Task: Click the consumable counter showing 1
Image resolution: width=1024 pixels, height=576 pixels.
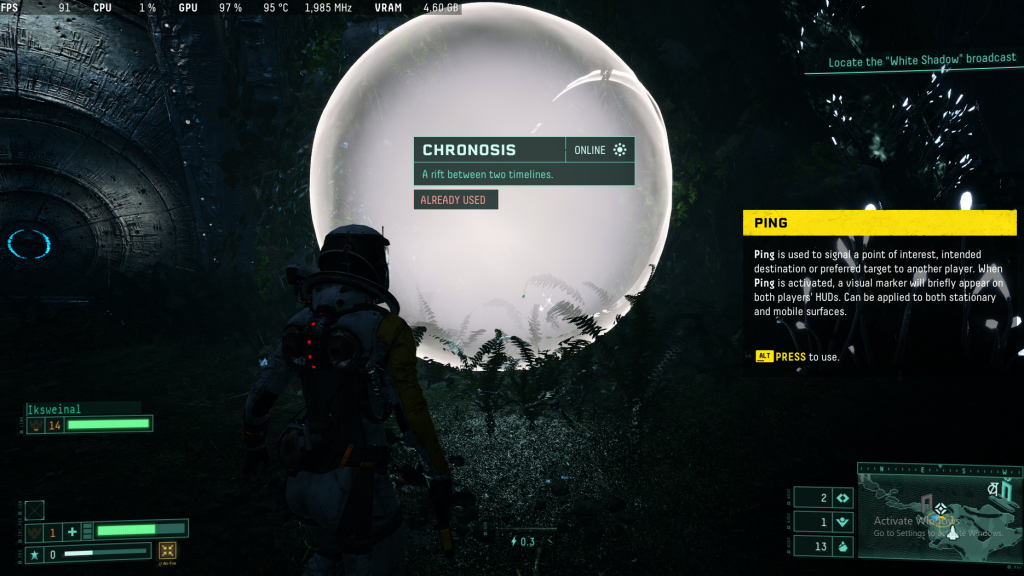Action: pos(823,522)
